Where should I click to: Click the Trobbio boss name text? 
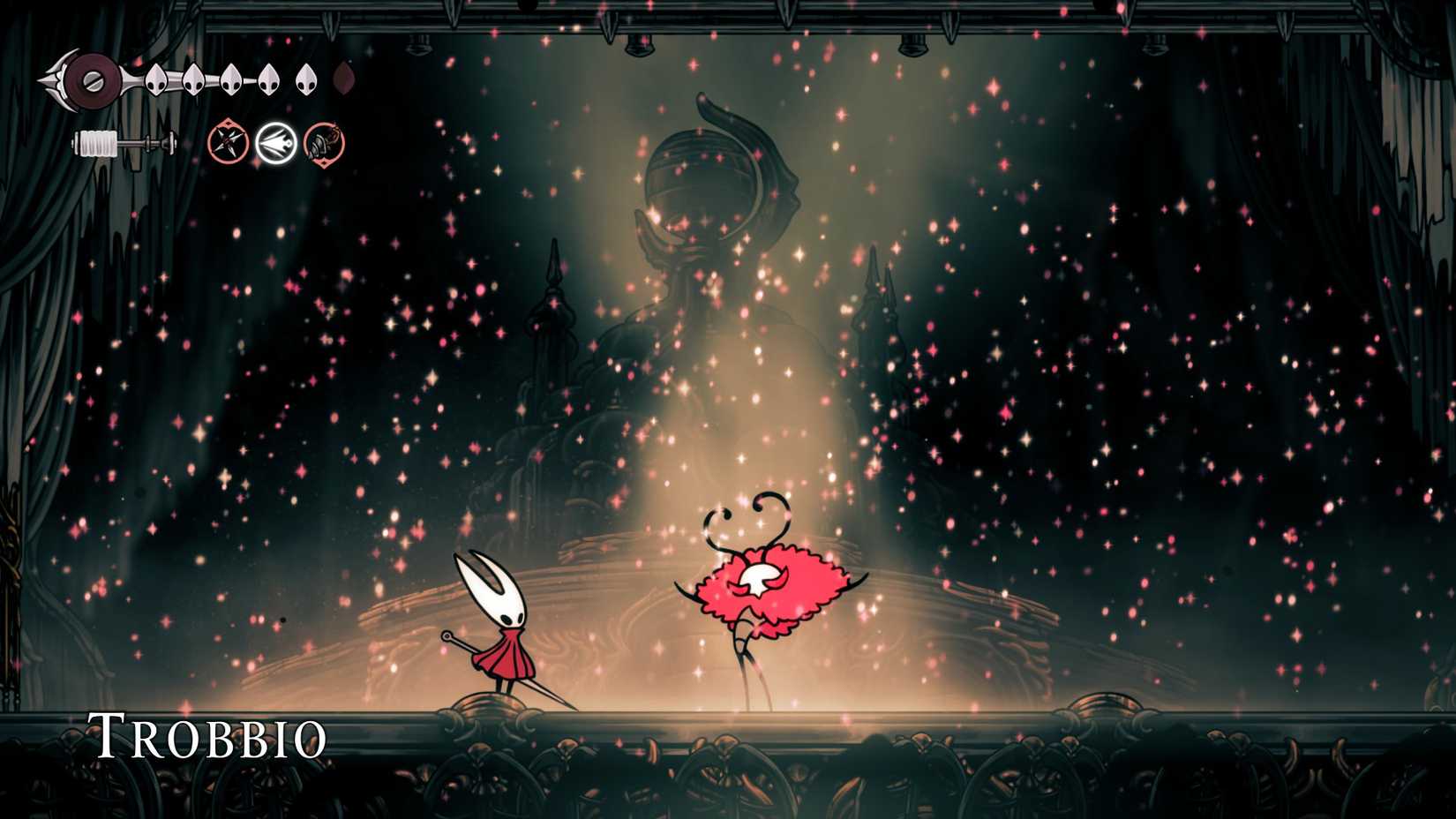pos(209,735)
